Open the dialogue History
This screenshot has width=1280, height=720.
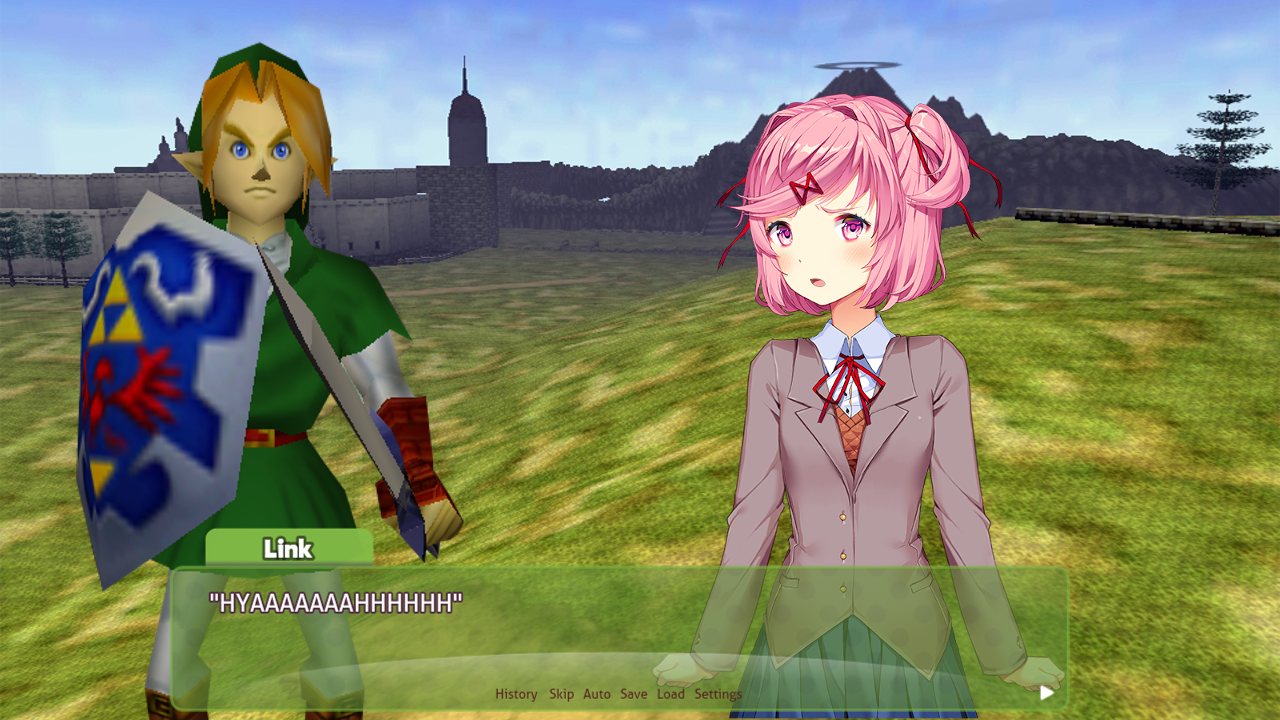[516, 693]
